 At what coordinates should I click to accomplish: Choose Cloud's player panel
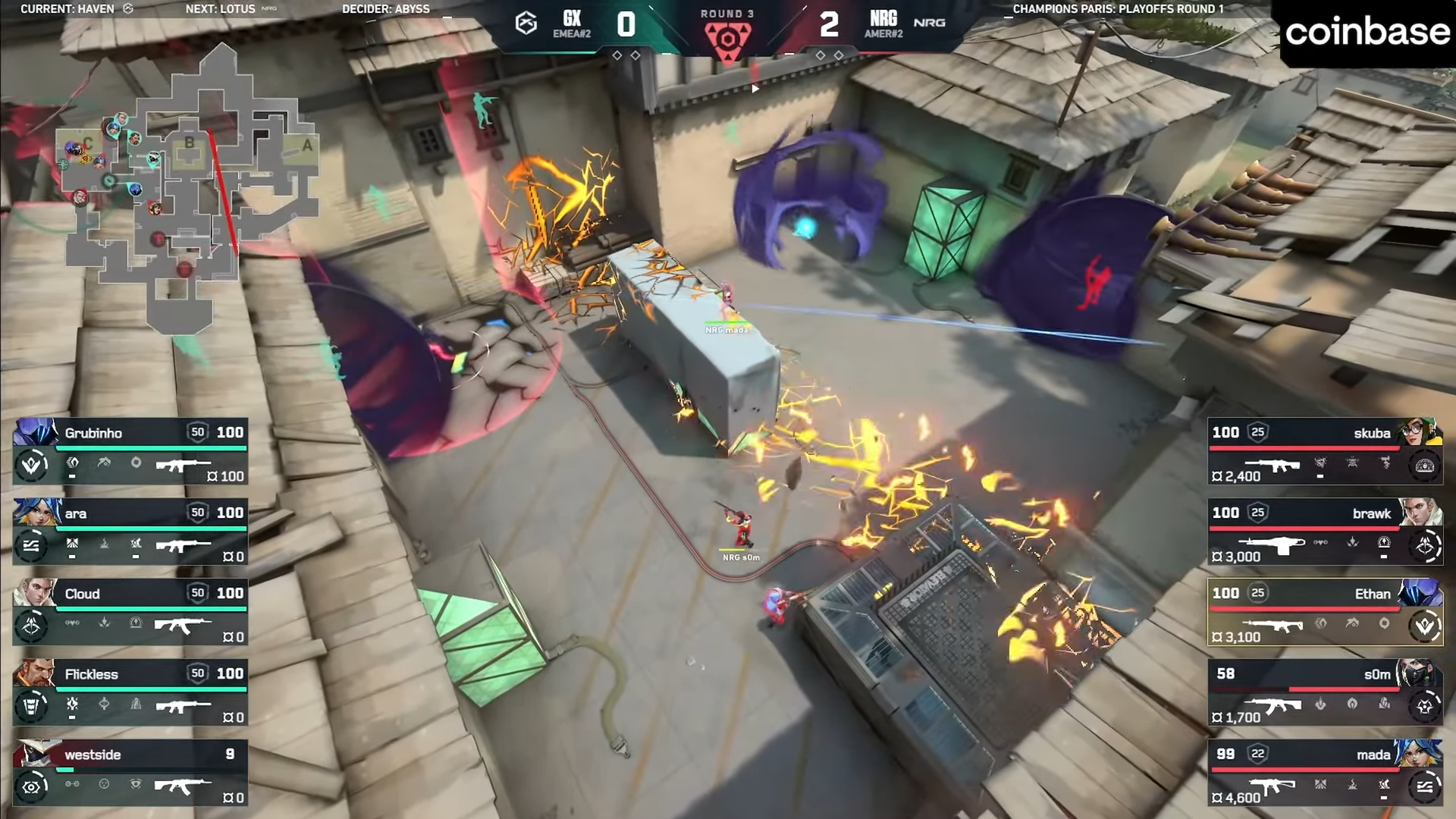(x=130, y=613)
